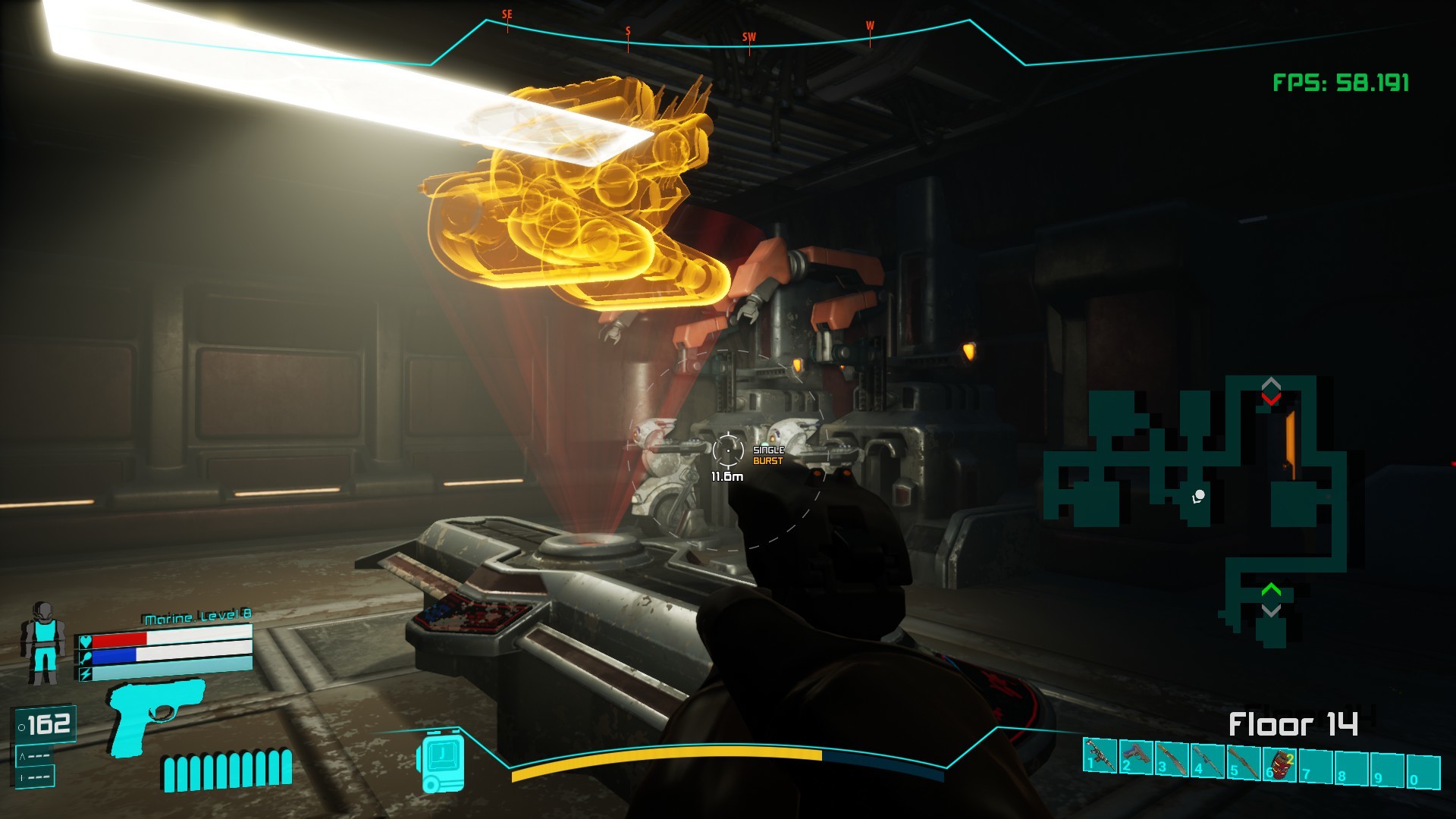Open the journal device icon
The image size is (1456, 819).
coord(440,761)
